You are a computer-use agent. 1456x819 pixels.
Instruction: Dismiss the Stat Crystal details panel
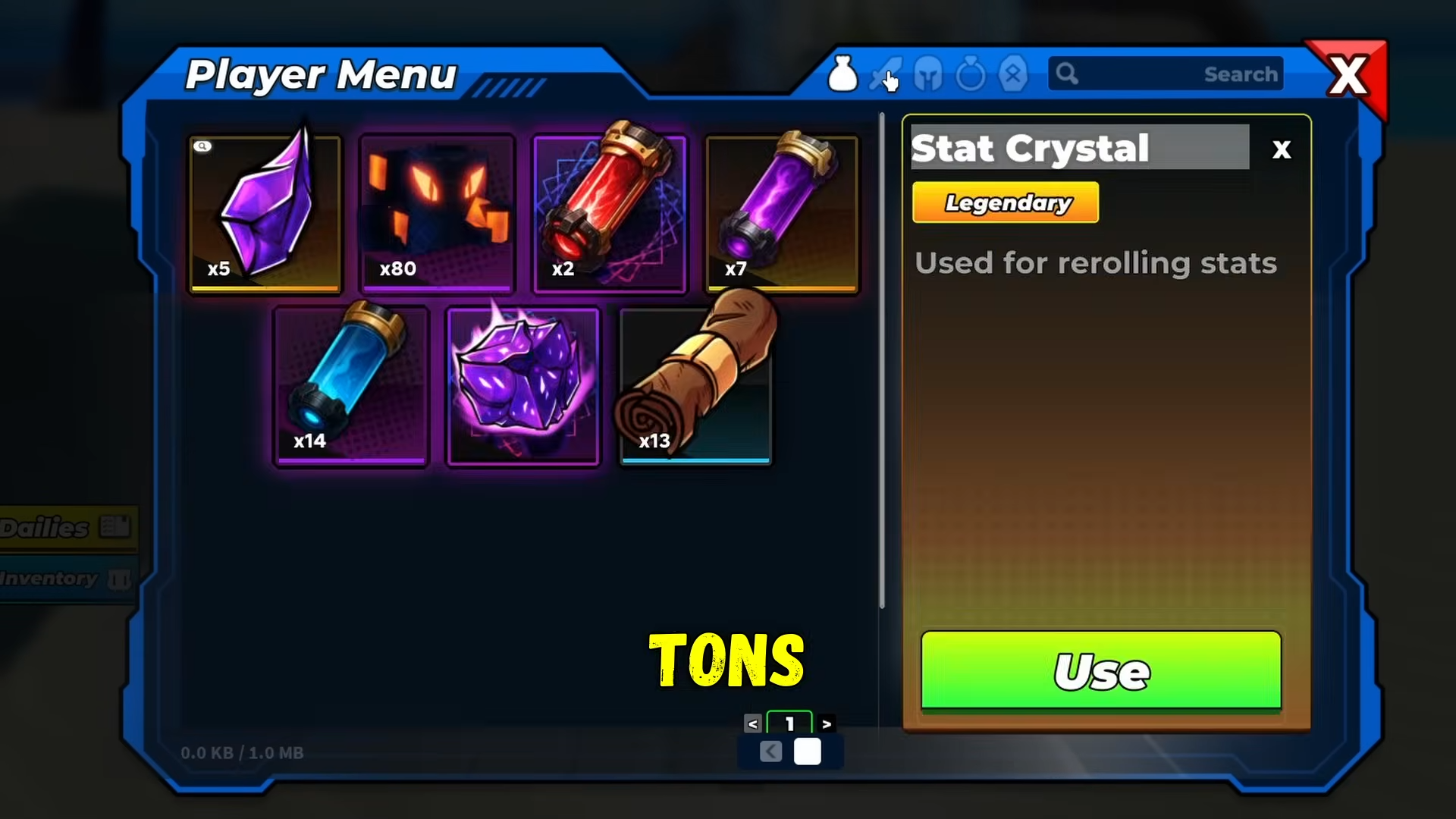(x=1281, y=149)
